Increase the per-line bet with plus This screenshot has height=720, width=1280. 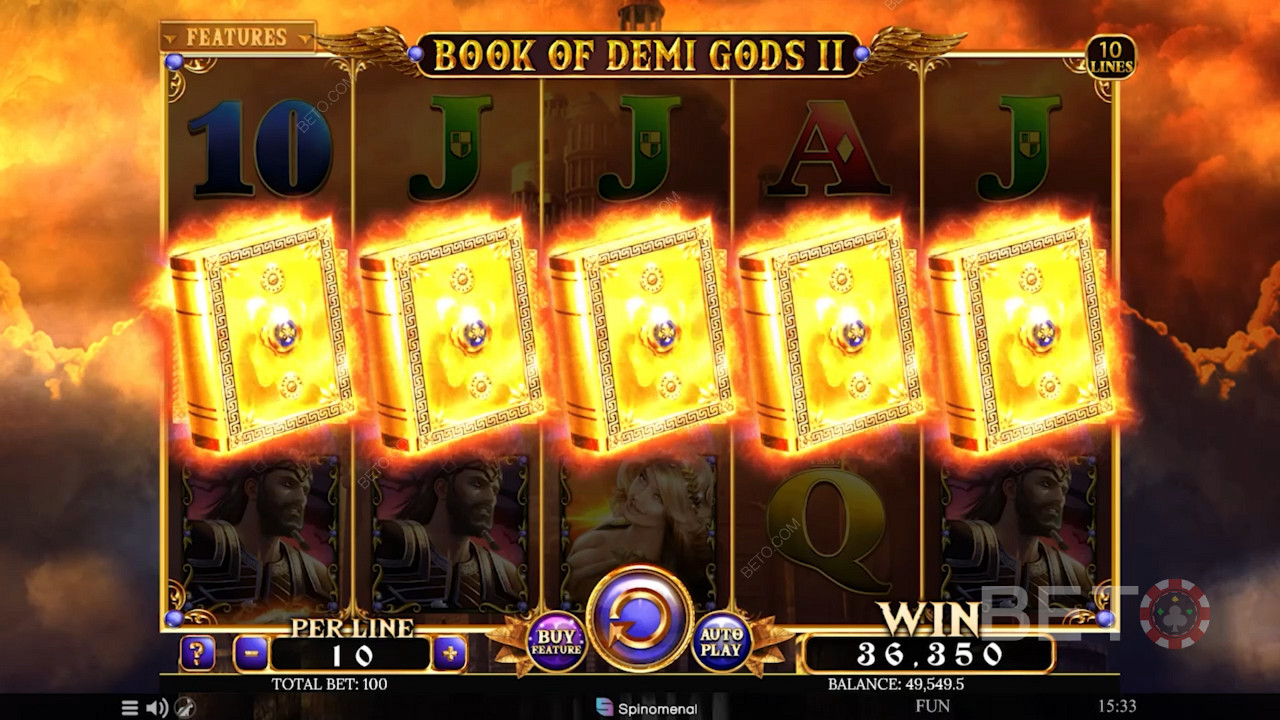(450, 654)
